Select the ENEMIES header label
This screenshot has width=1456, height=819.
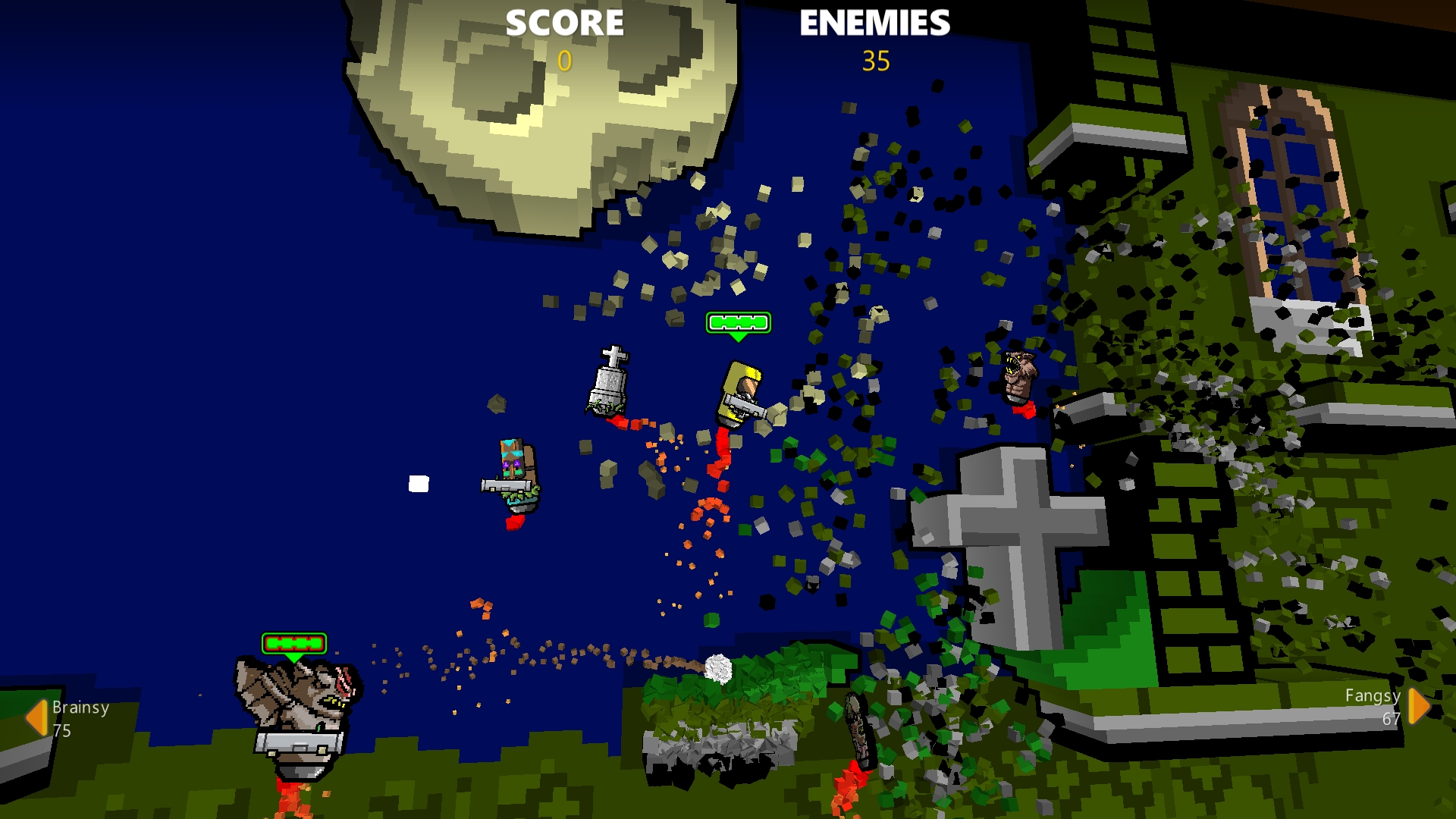coord(874,24)
